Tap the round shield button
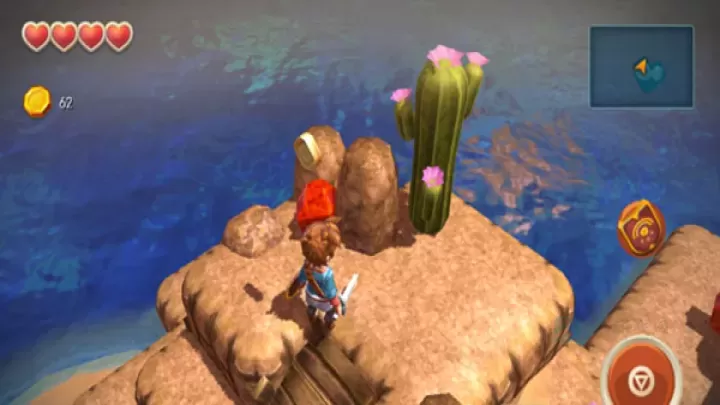 639,228
